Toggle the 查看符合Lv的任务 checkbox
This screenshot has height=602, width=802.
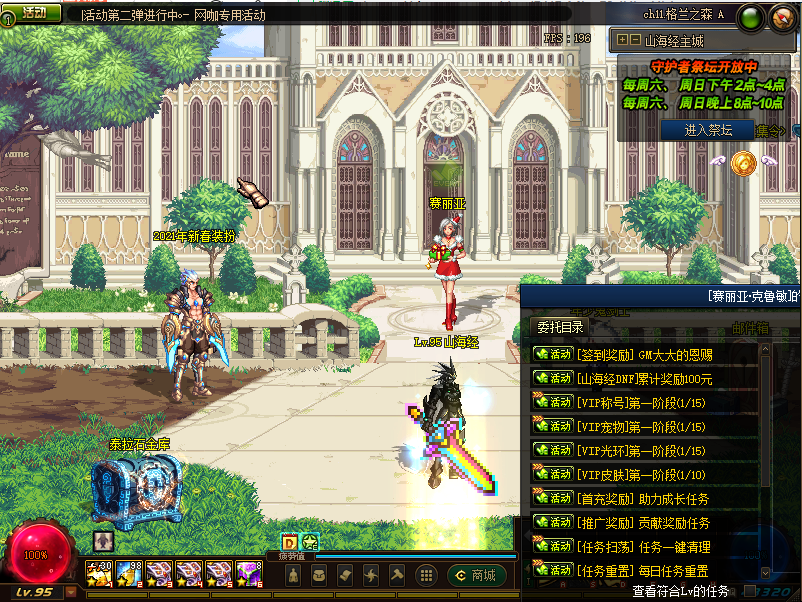[750, 591]
